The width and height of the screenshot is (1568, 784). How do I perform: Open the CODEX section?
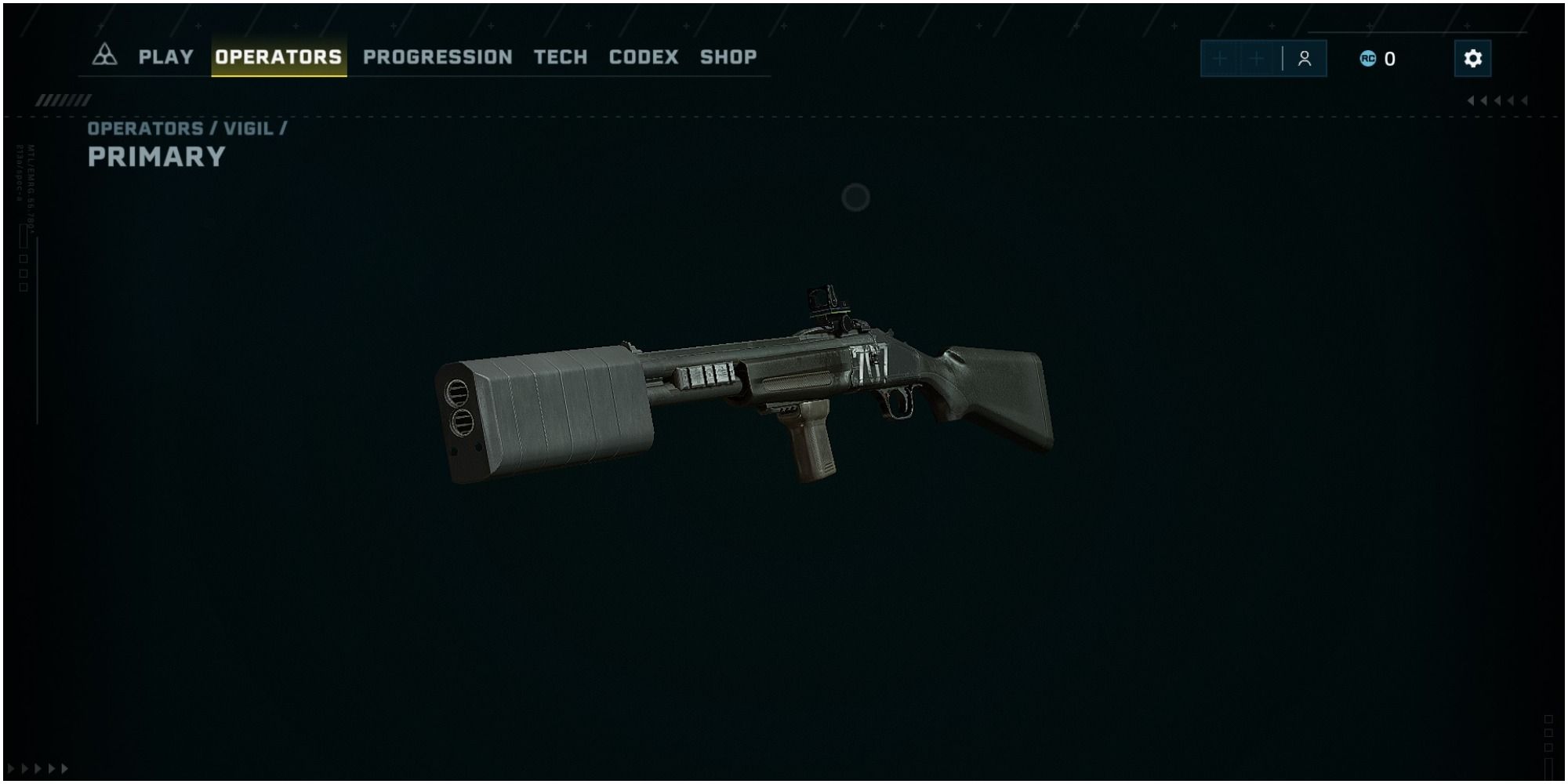643,56
